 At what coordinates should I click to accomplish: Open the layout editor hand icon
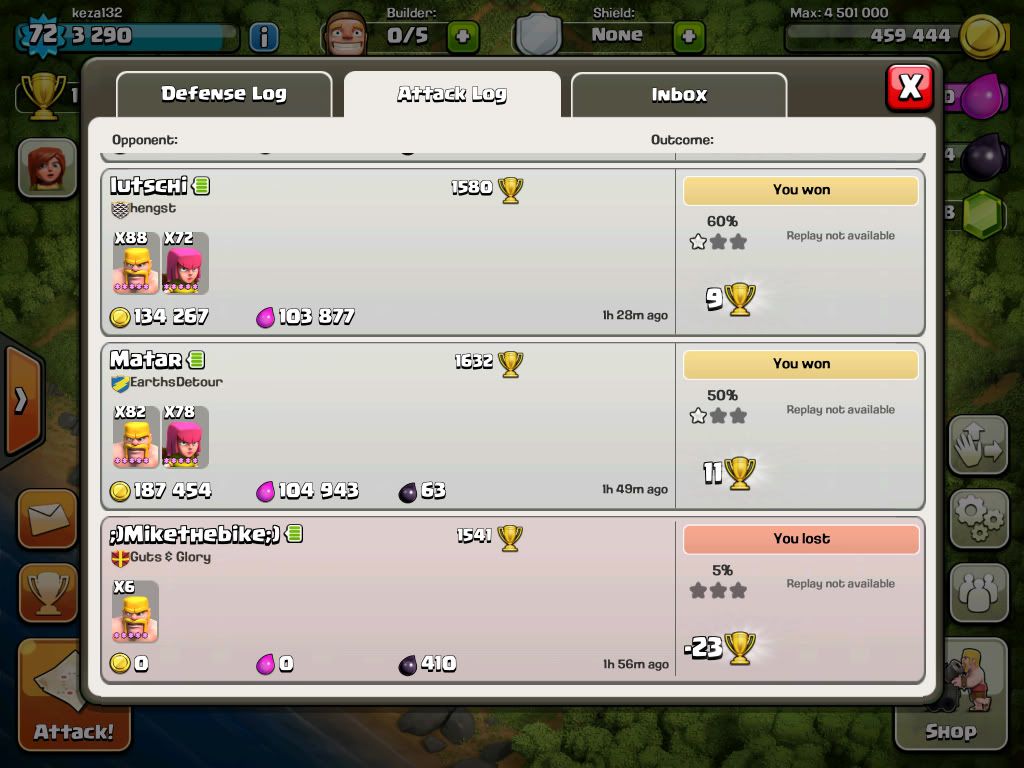(978, 446)
